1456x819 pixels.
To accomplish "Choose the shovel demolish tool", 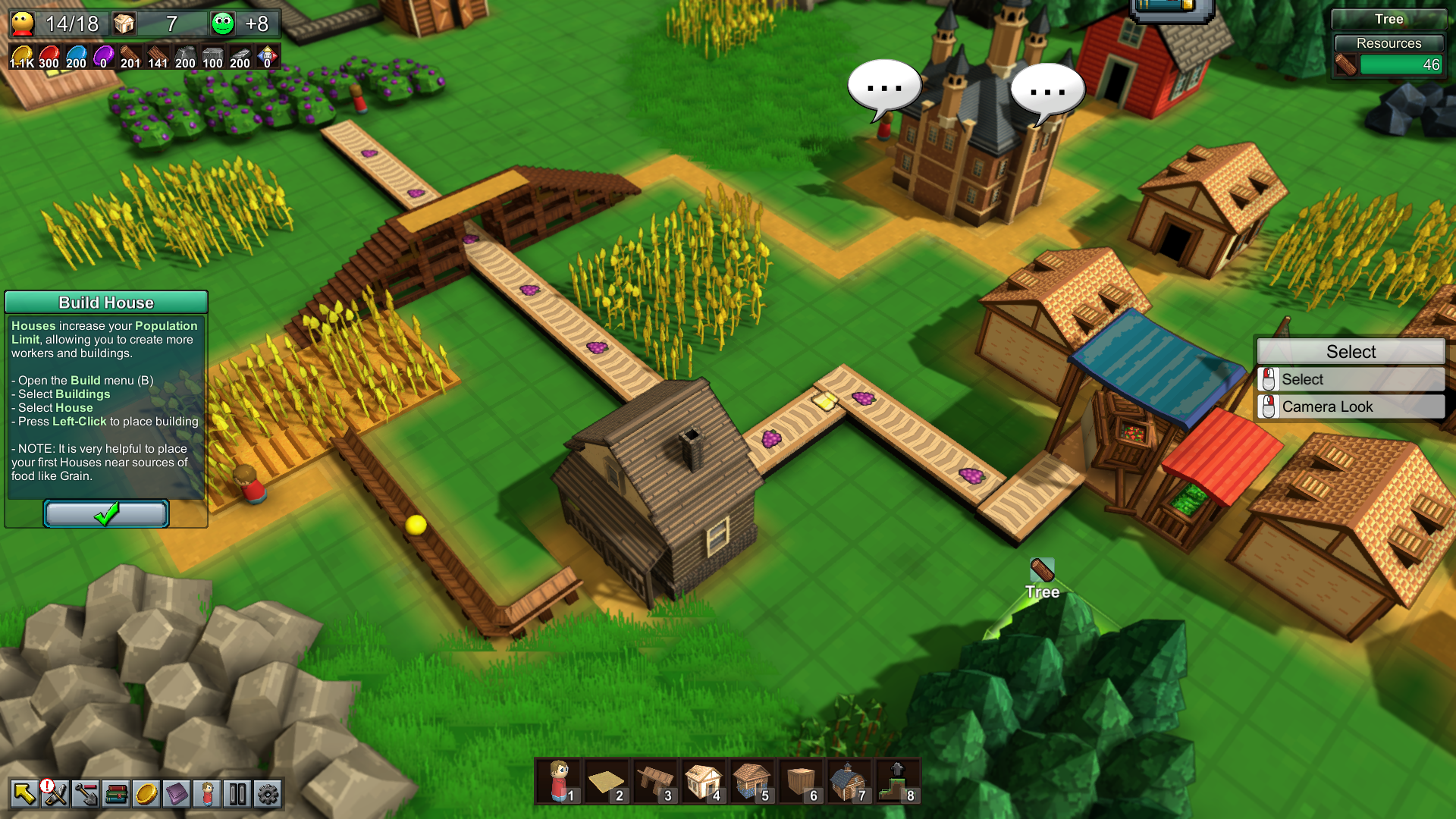I will [86, 794].
